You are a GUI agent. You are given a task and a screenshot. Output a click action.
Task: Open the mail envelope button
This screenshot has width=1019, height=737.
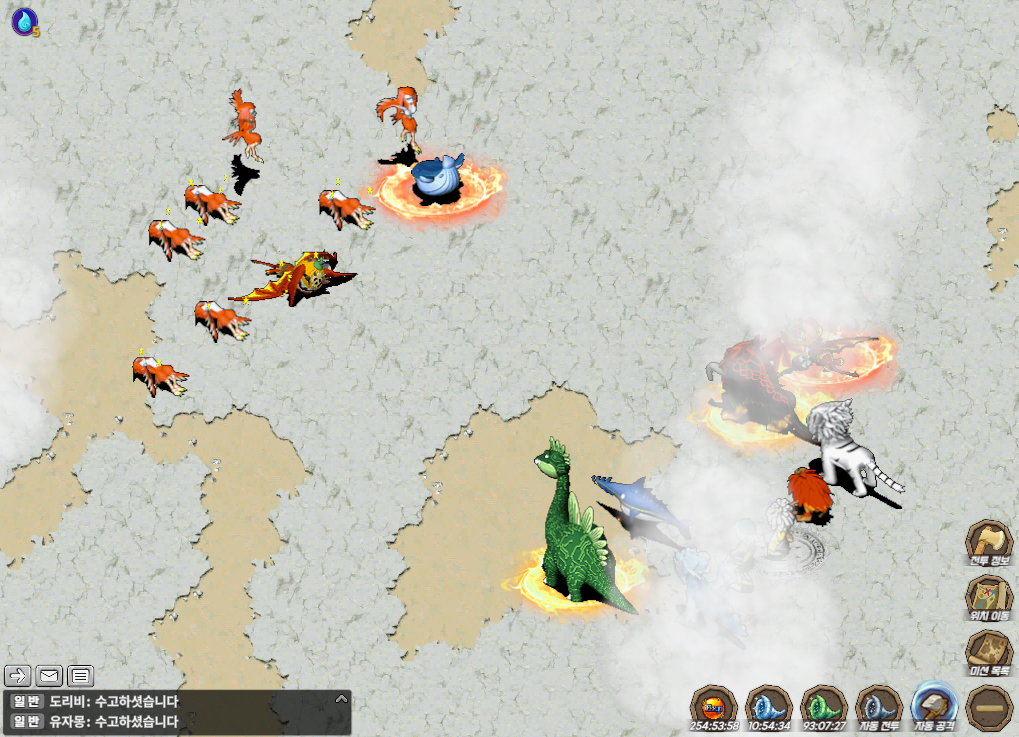50,676
